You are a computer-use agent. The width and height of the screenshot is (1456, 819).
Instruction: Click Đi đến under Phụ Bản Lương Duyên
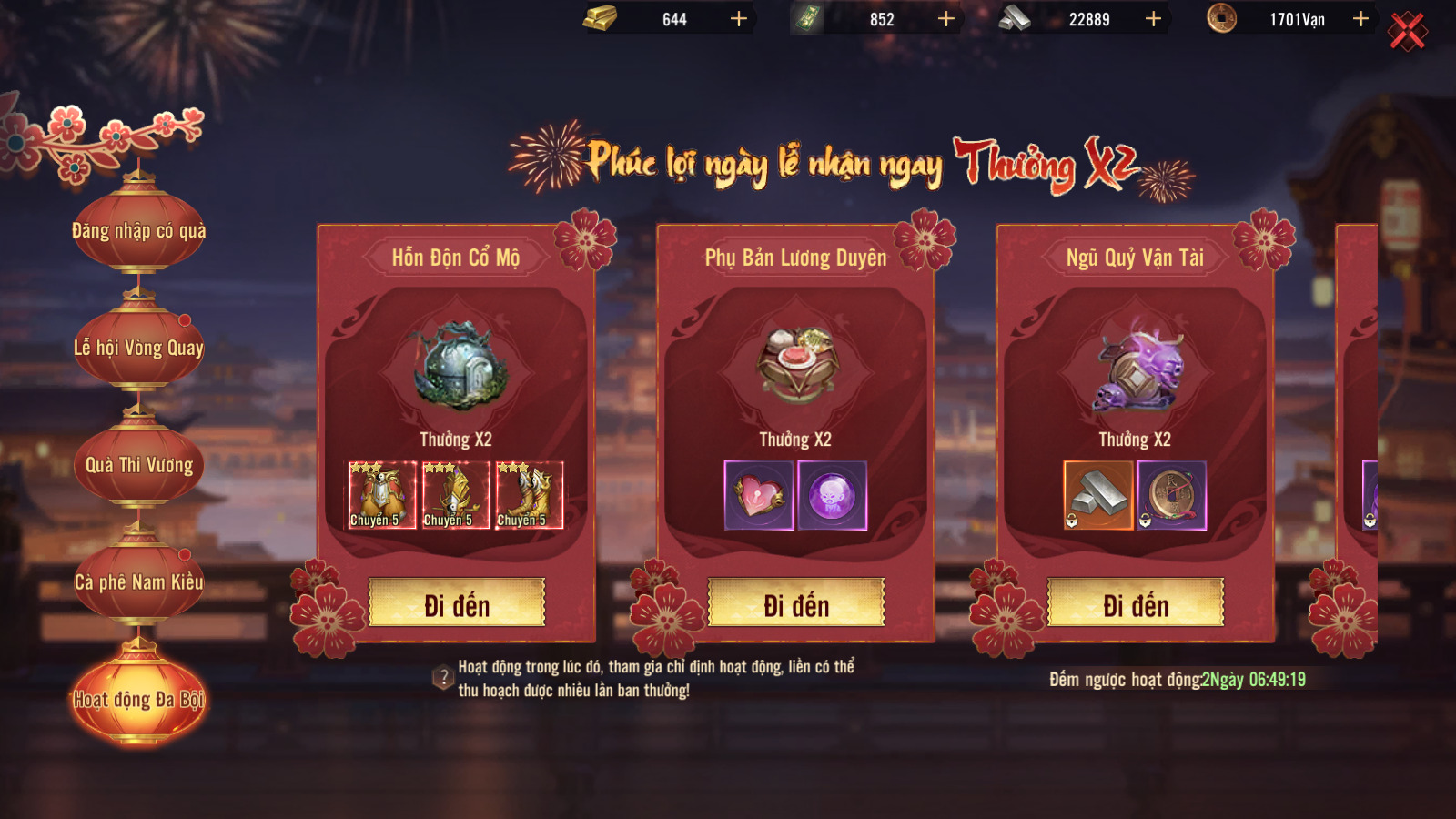[x=796, y=603]
